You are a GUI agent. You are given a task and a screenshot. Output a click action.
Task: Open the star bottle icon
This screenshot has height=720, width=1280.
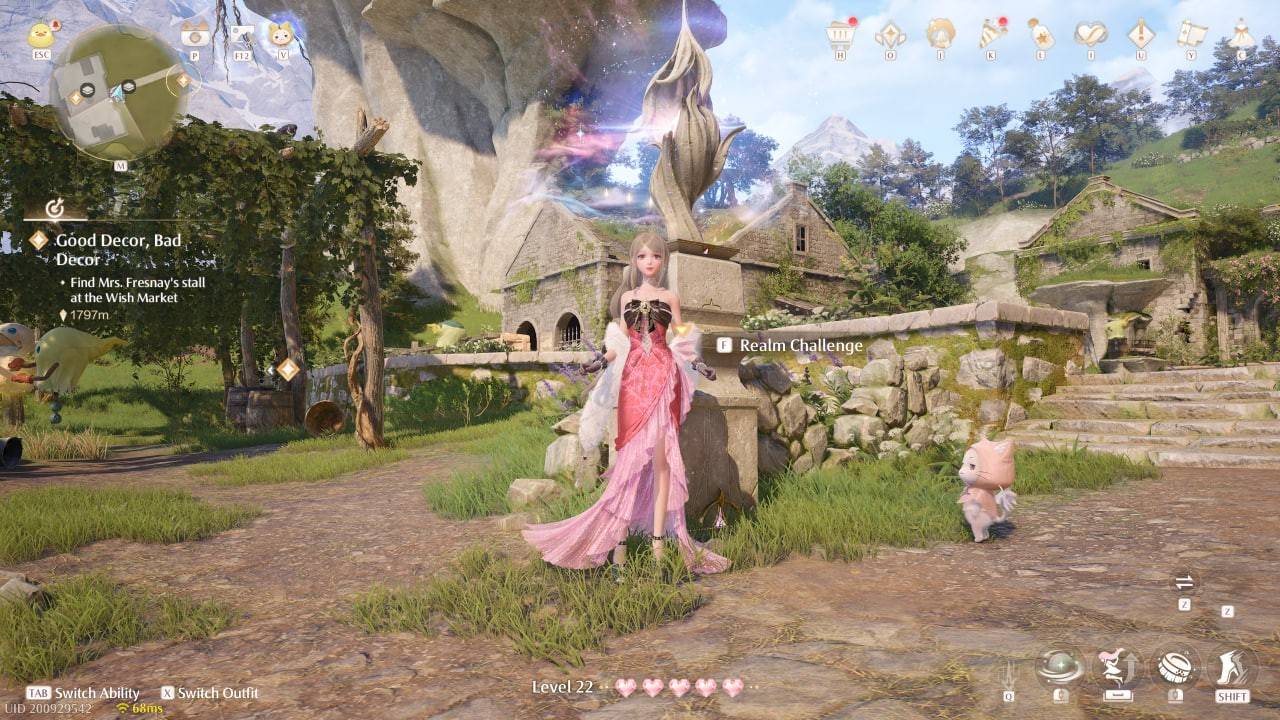click(x=1041, y=35)
